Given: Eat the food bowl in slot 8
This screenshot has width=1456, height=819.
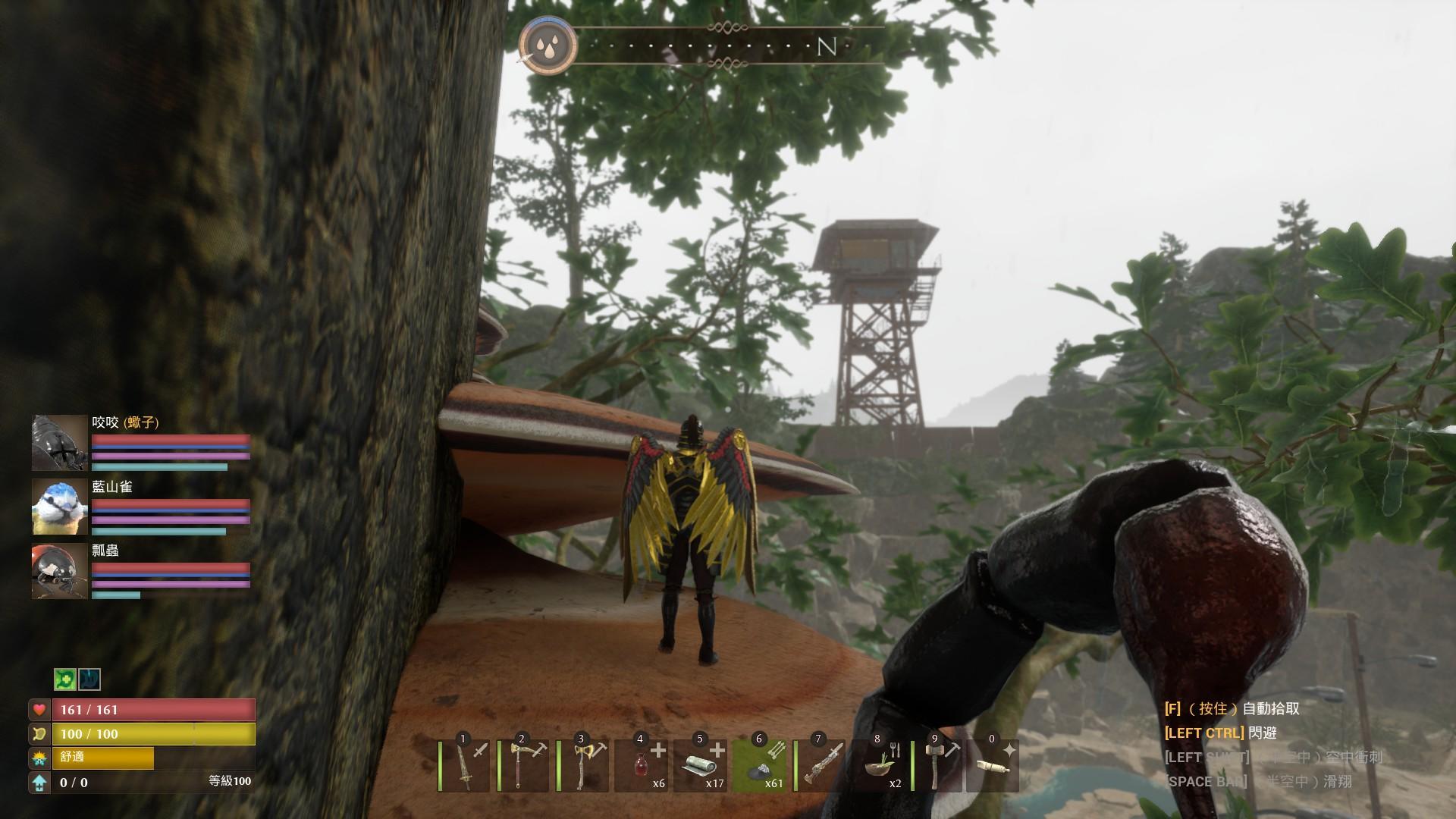Looking at the screenshot, I should 879,765.
